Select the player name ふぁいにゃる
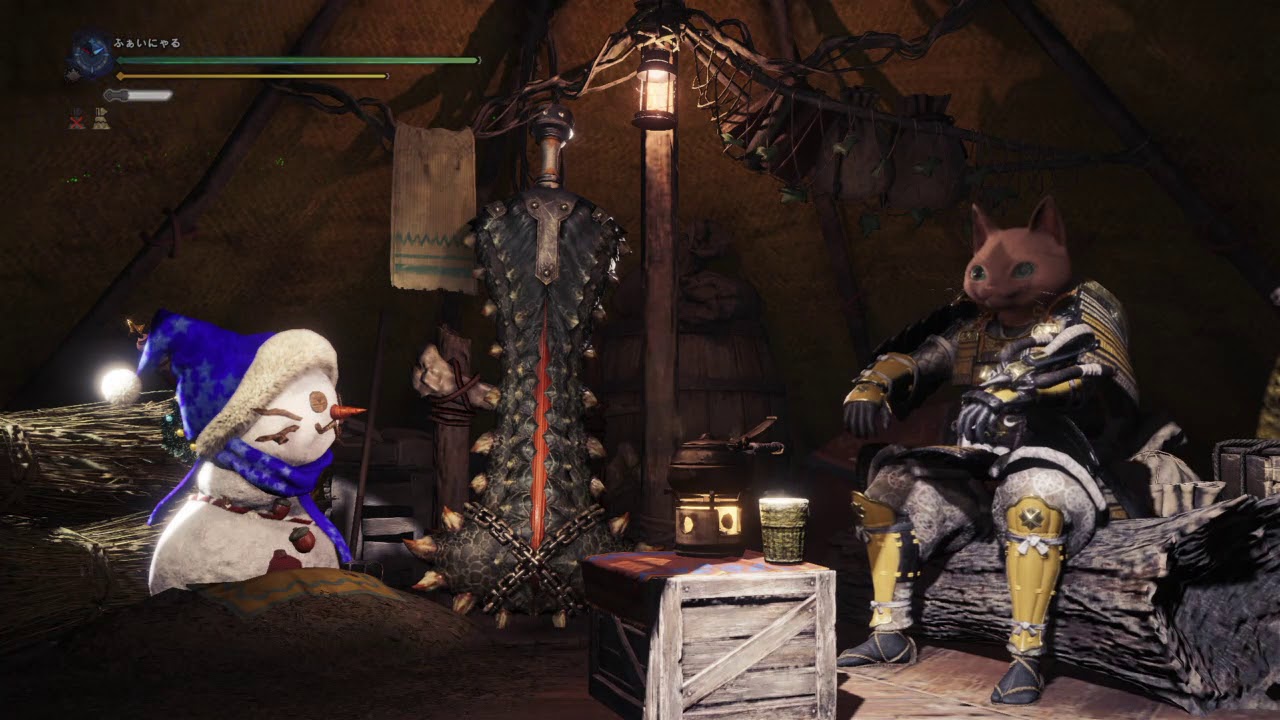This screenshot has width=1280, height=720. tap(147, 43)
